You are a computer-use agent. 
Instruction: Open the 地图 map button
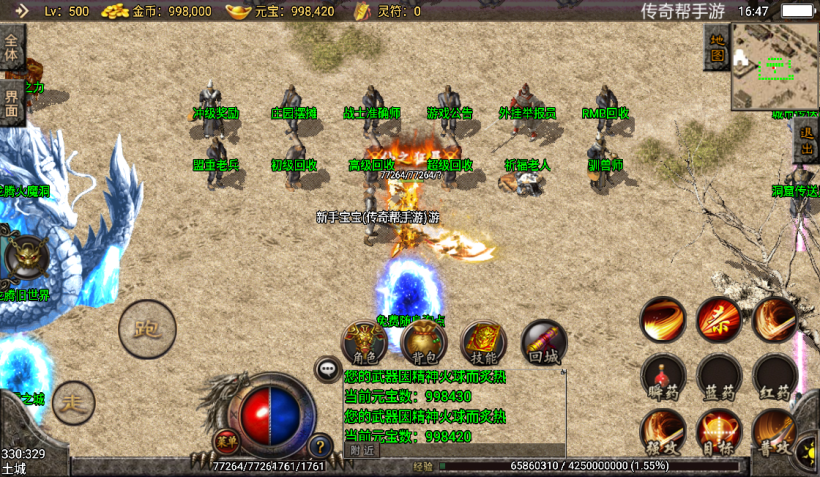click(x=716, y=48)
